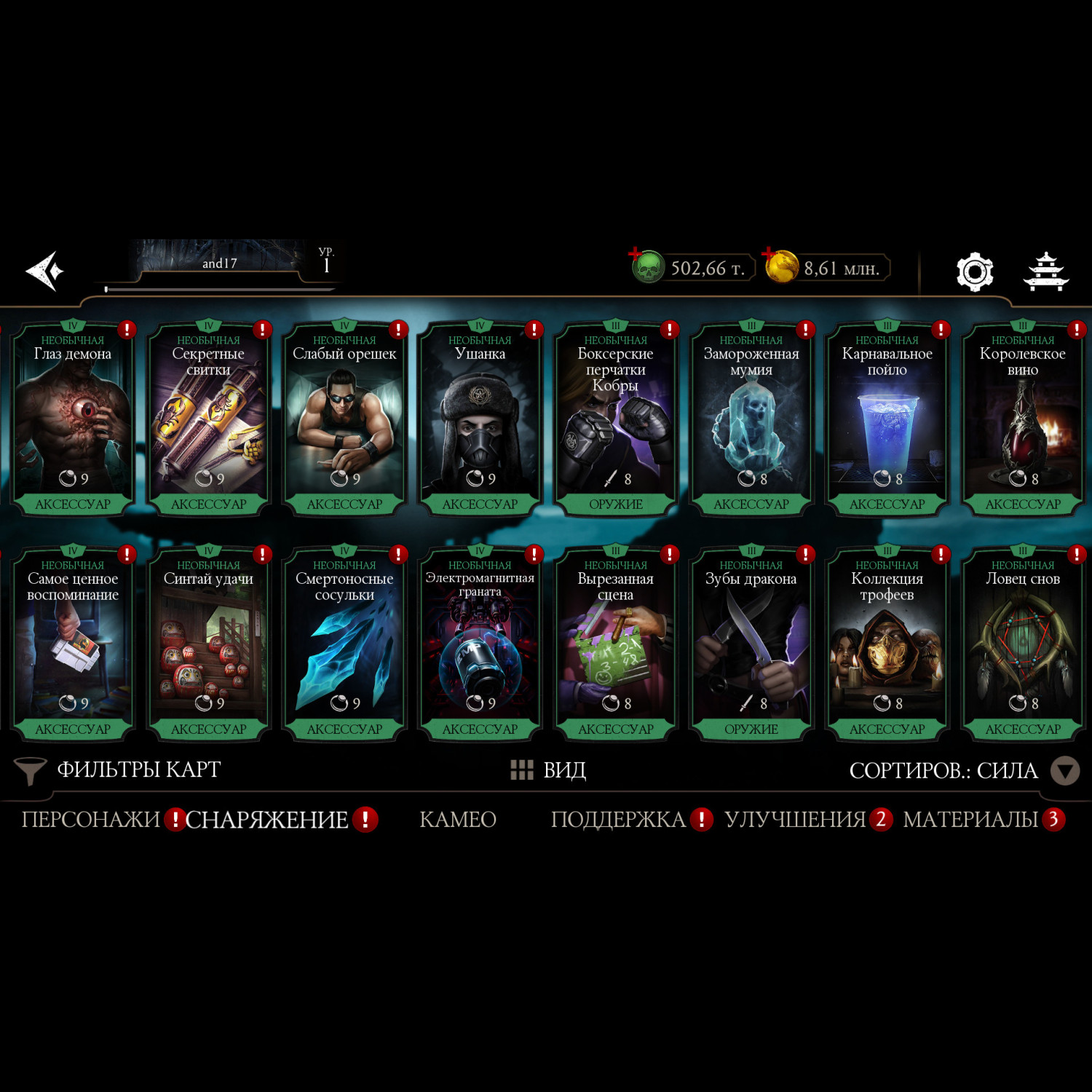Select the Глаз демона card
1092x1092 pixels.
(x=73, y=420)
